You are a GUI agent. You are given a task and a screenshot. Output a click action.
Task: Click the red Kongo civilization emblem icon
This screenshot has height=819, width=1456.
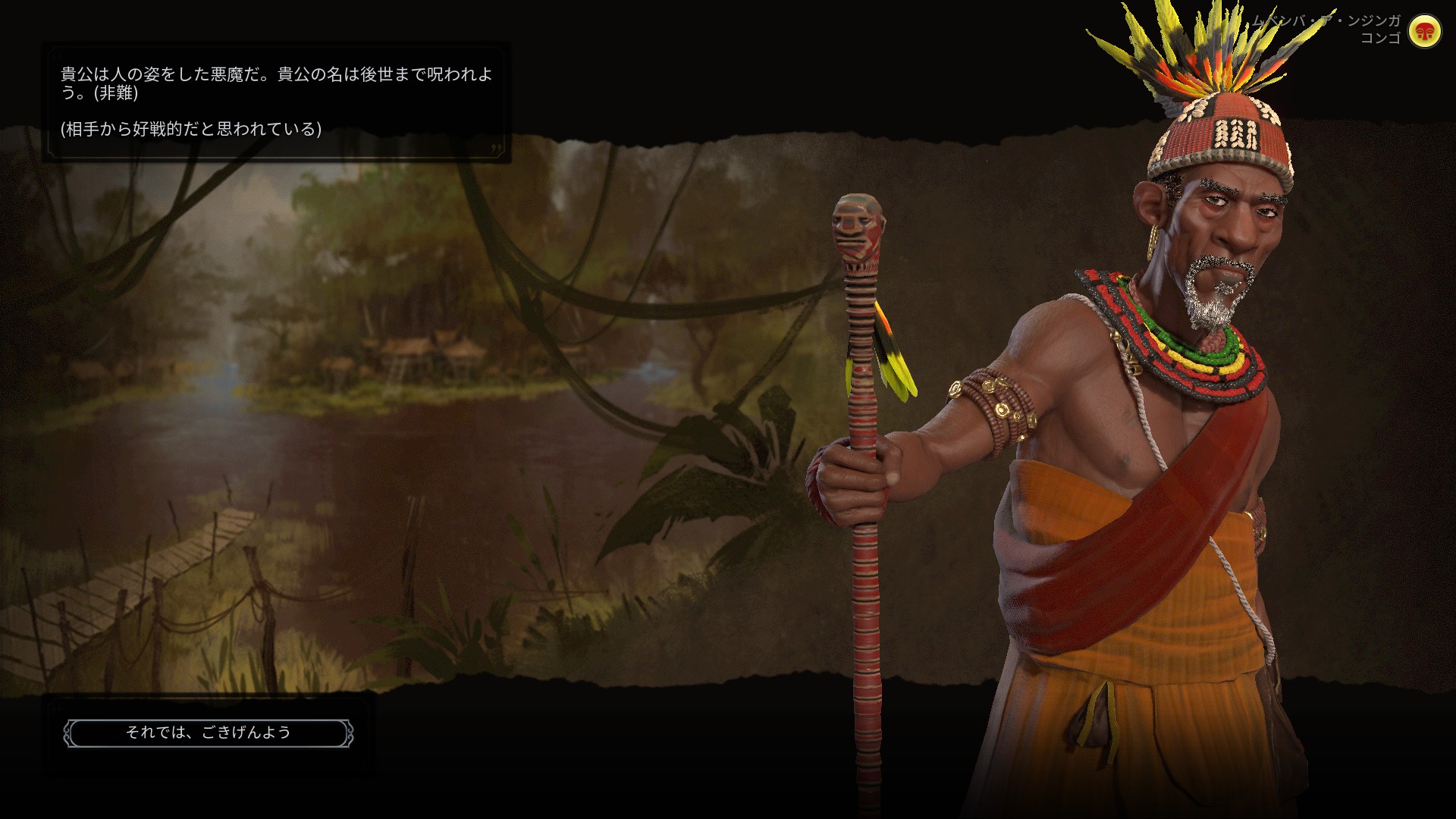(1424, 32)
